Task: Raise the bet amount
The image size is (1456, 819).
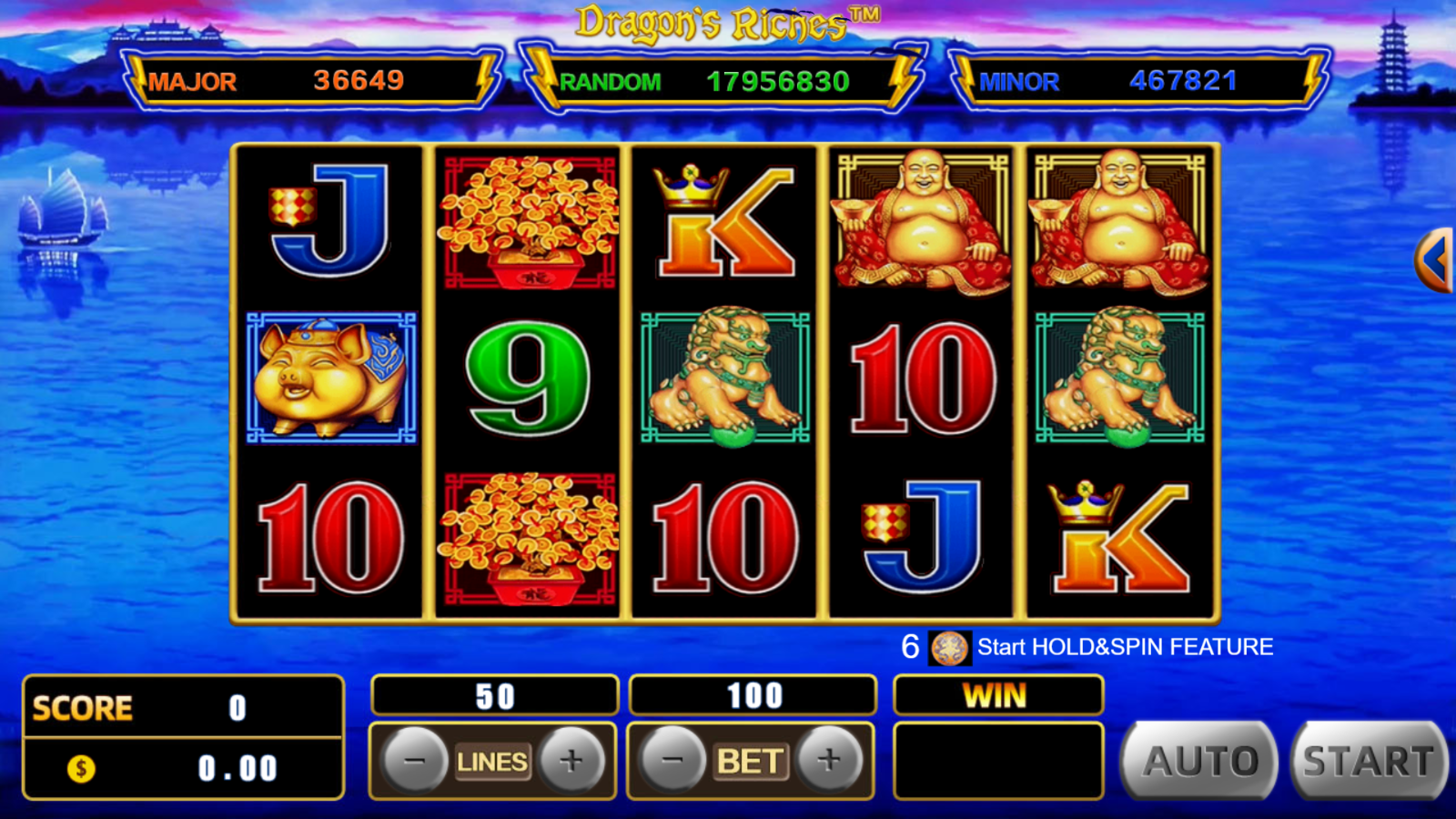Action: (829, 761)
